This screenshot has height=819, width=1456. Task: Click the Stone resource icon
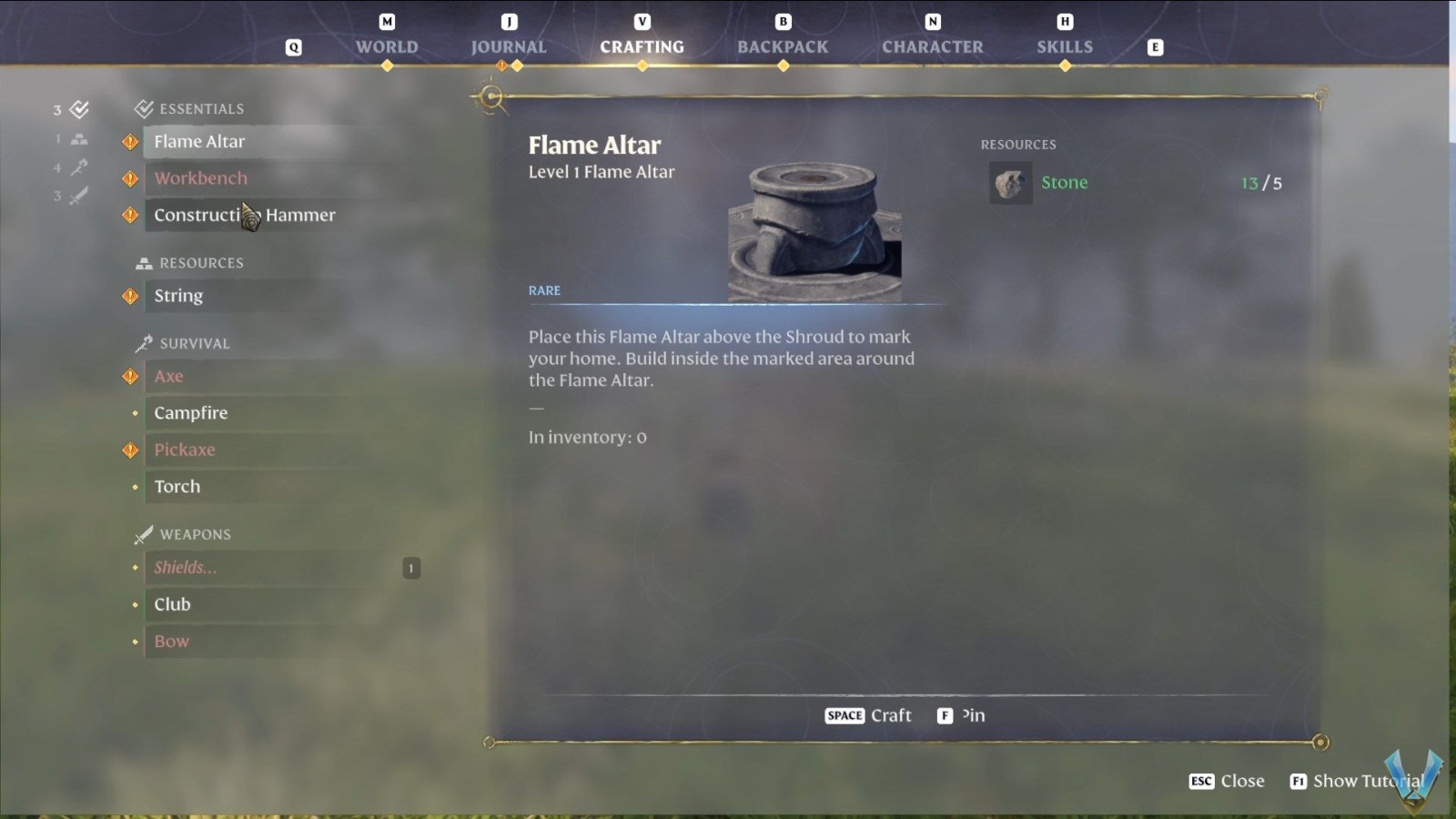[1010, 181]
